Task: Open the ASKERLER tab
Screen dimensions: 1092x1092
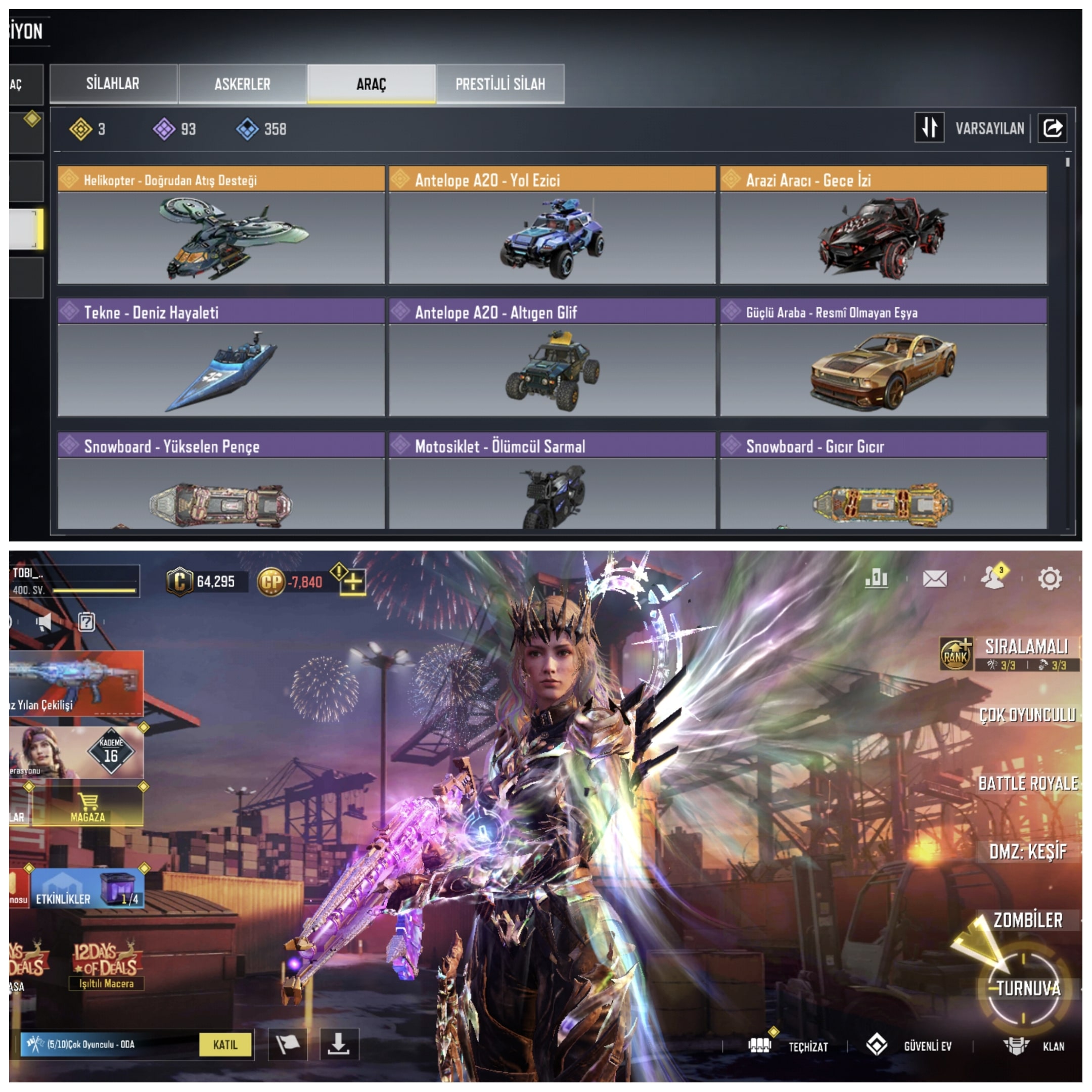Action: click(242, 83)
